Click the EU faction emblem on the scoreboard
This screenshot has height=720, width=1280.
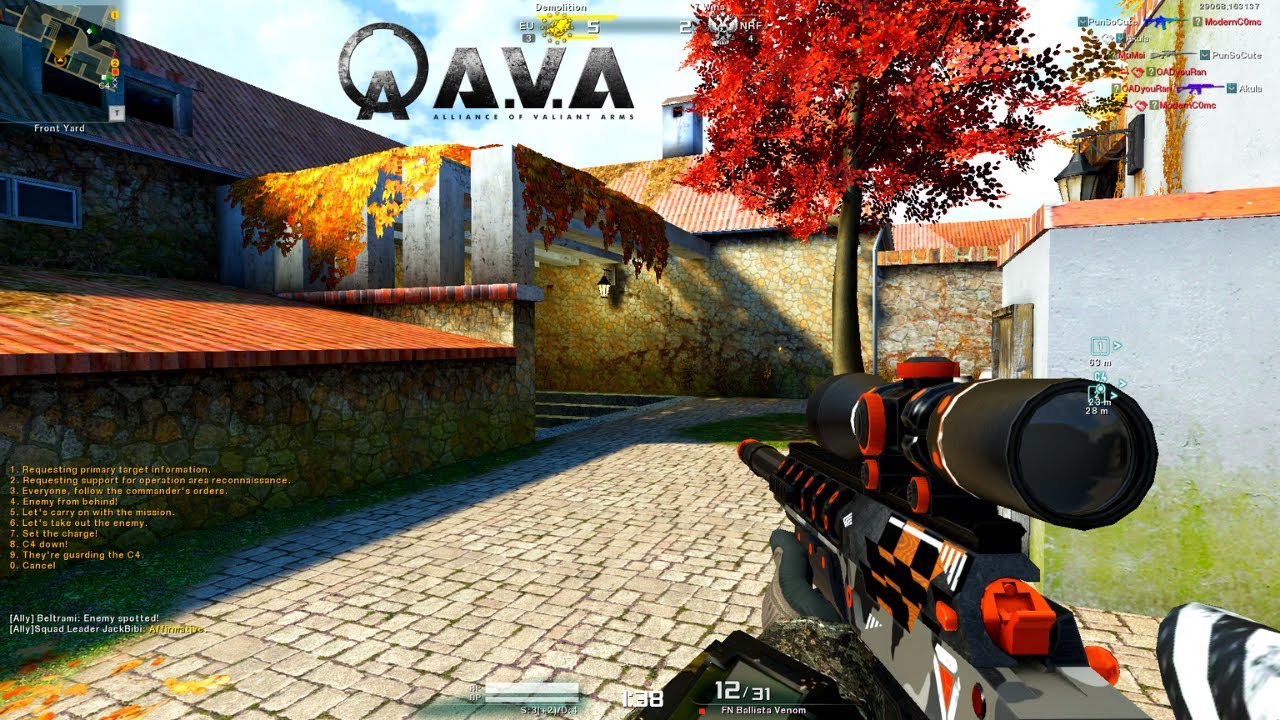pyautogui.click(x=555, y=27)
